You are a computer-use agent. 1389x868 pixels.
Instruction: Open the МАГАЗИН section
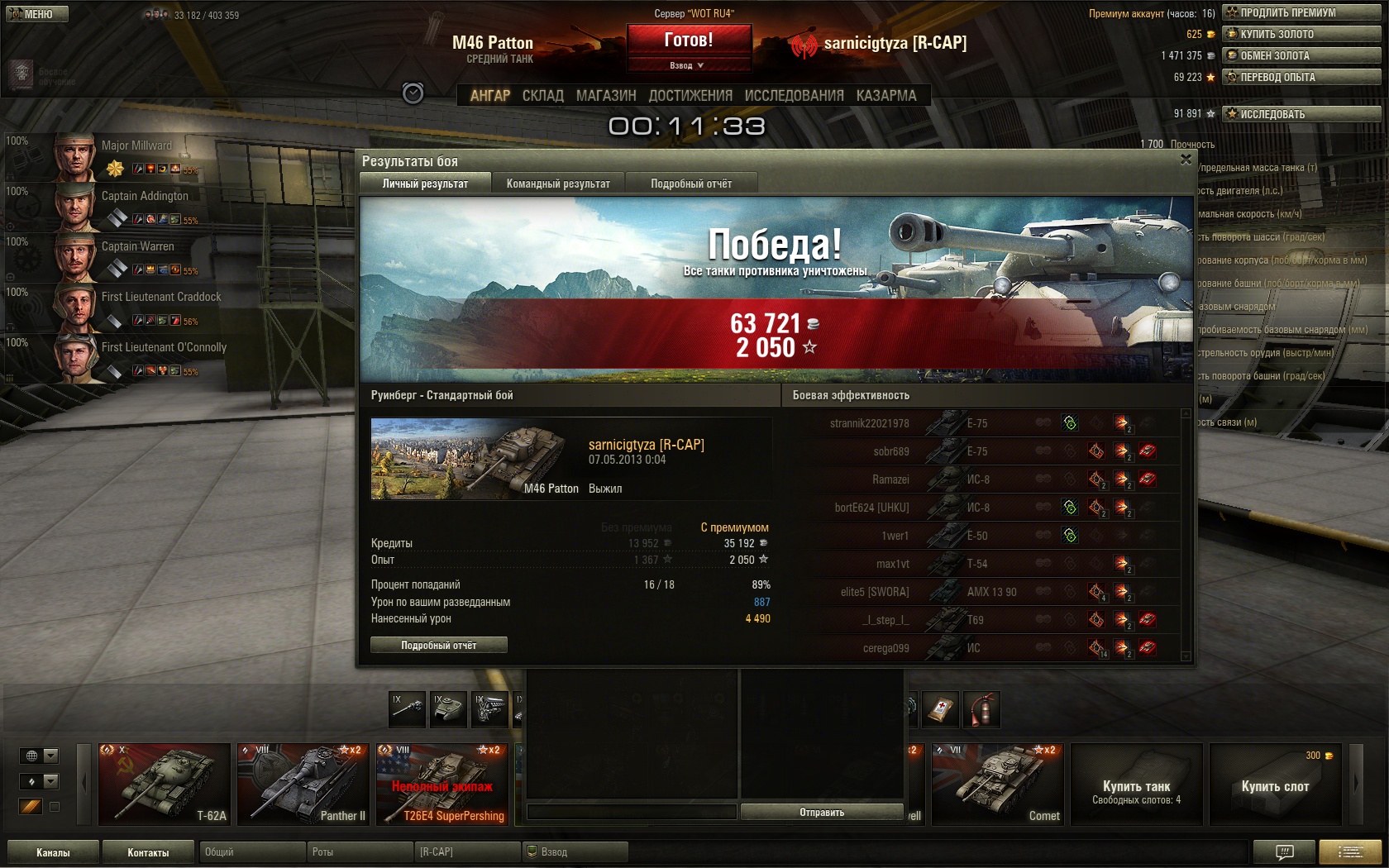coord(606,96)
